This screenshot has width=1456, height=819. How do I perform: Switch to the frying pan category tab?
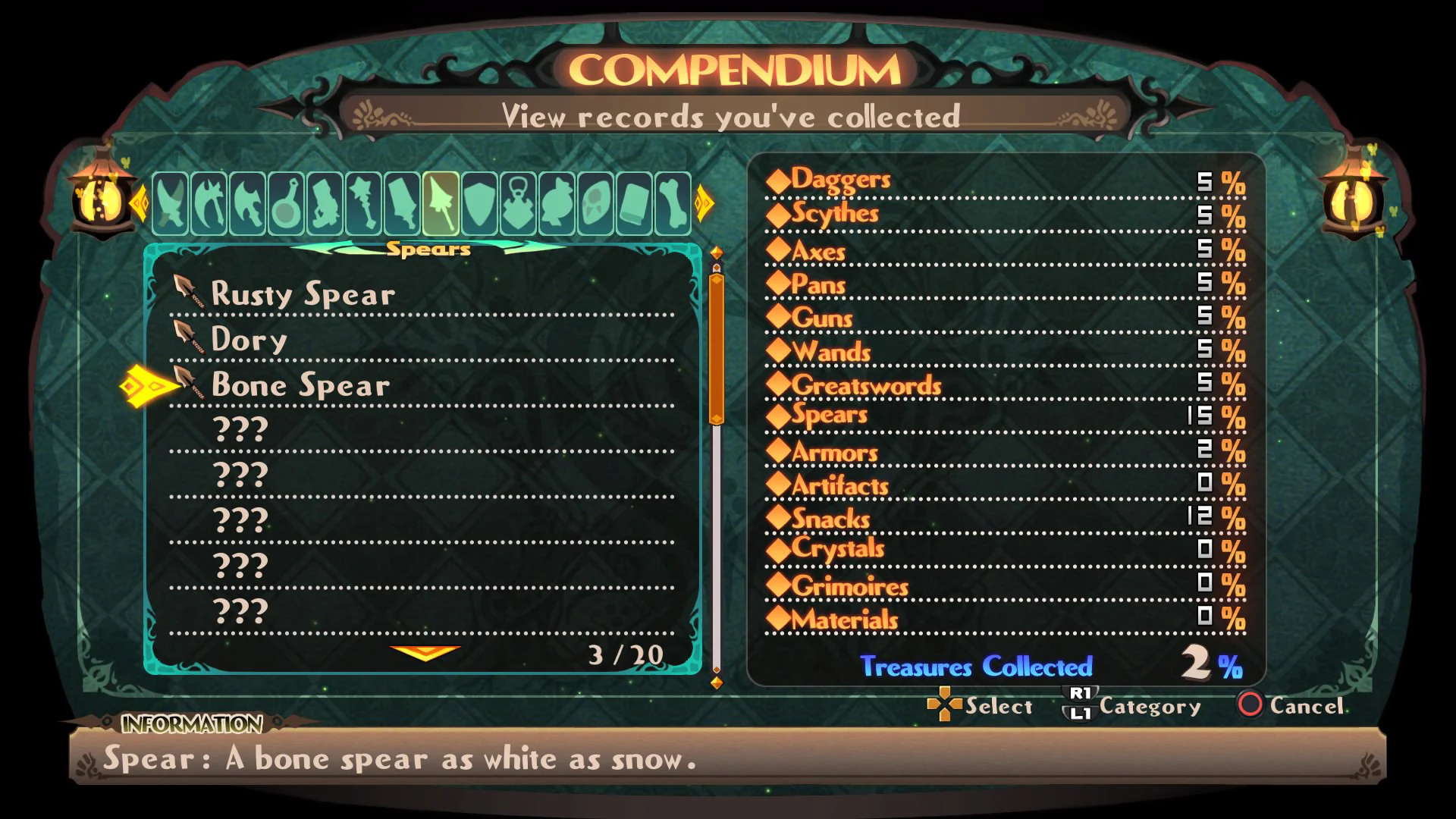coord(287,203)
